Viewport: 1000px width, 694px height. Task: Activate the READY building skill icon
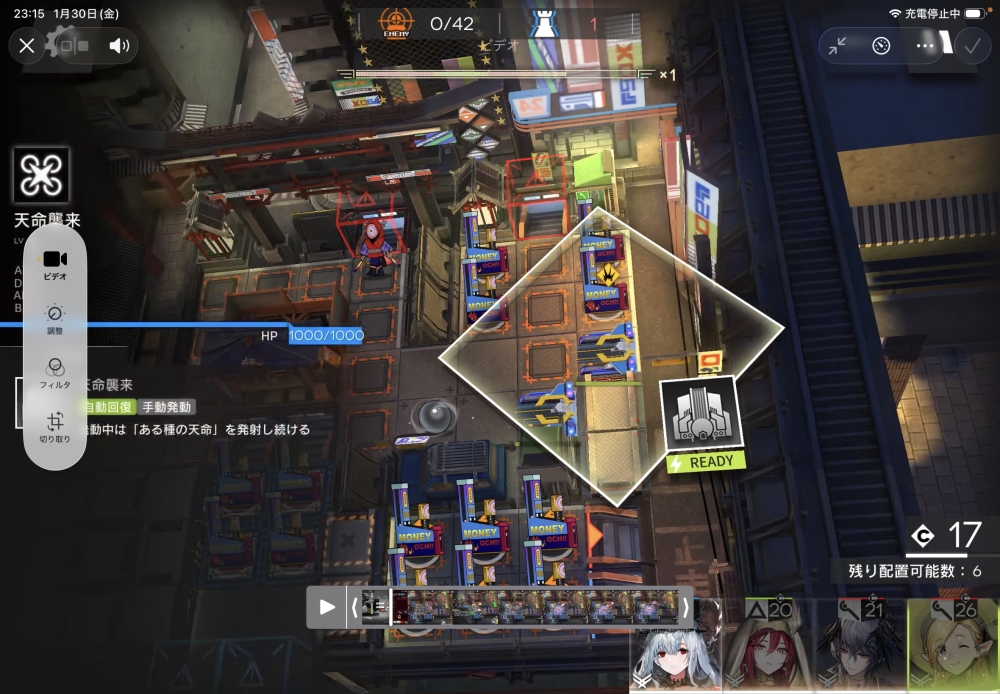pyautogui.click(x=700, y=415)
